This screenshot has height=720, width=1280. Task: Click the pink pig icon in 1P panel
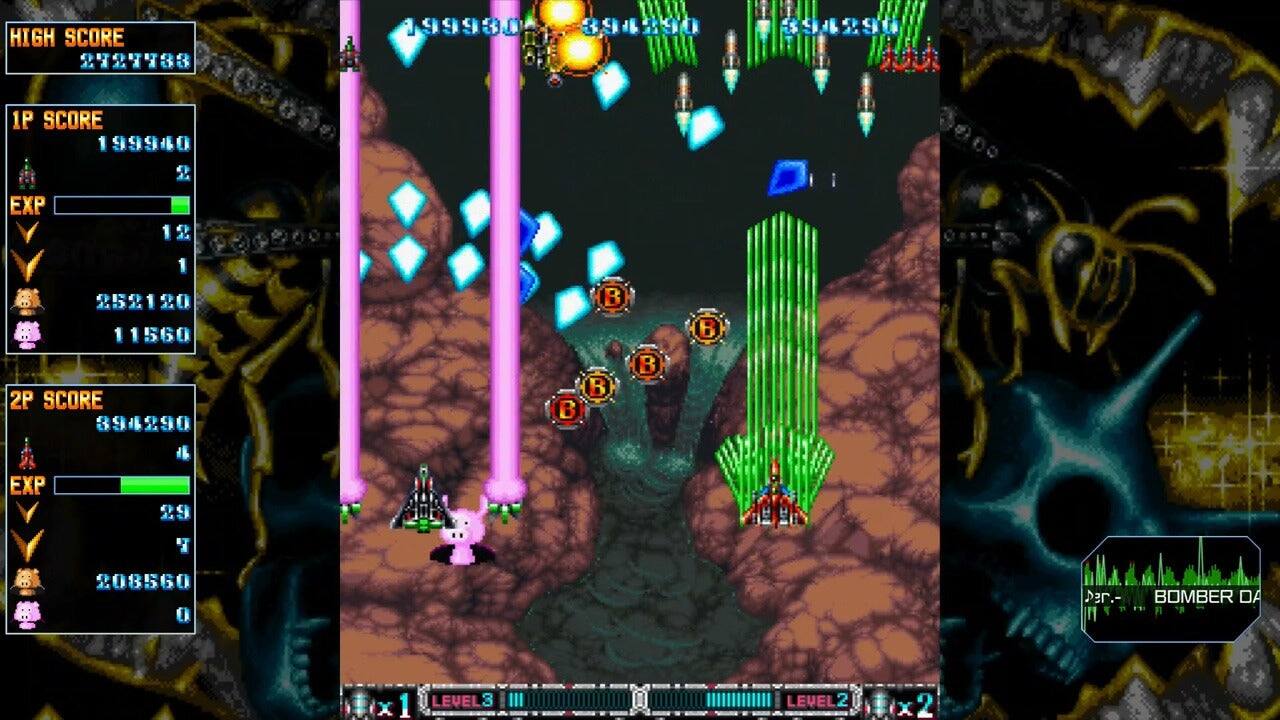tap(27, 331)
